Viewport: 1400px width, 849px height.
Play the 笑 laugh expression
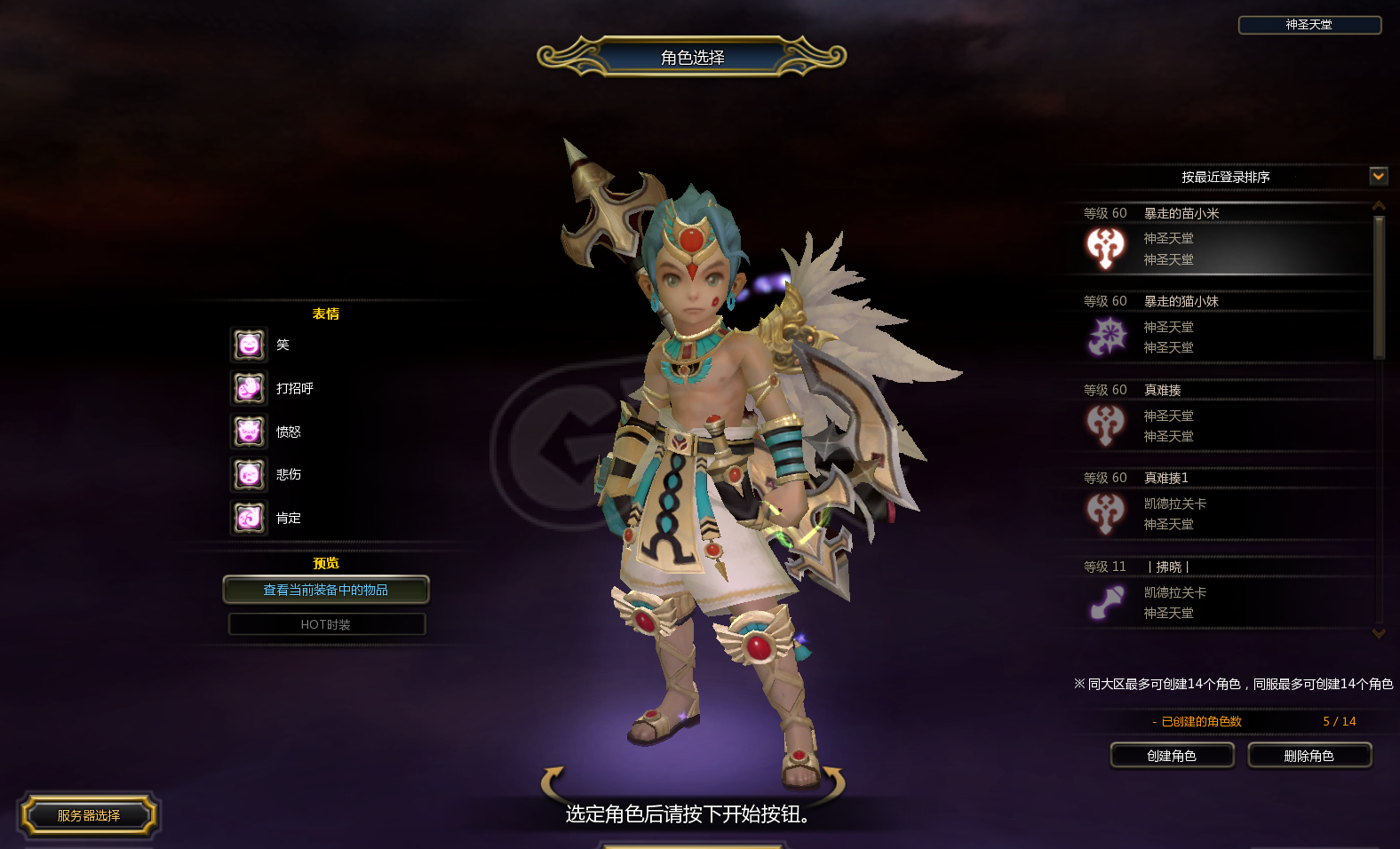pyautogui.click(x=250, y=345)
